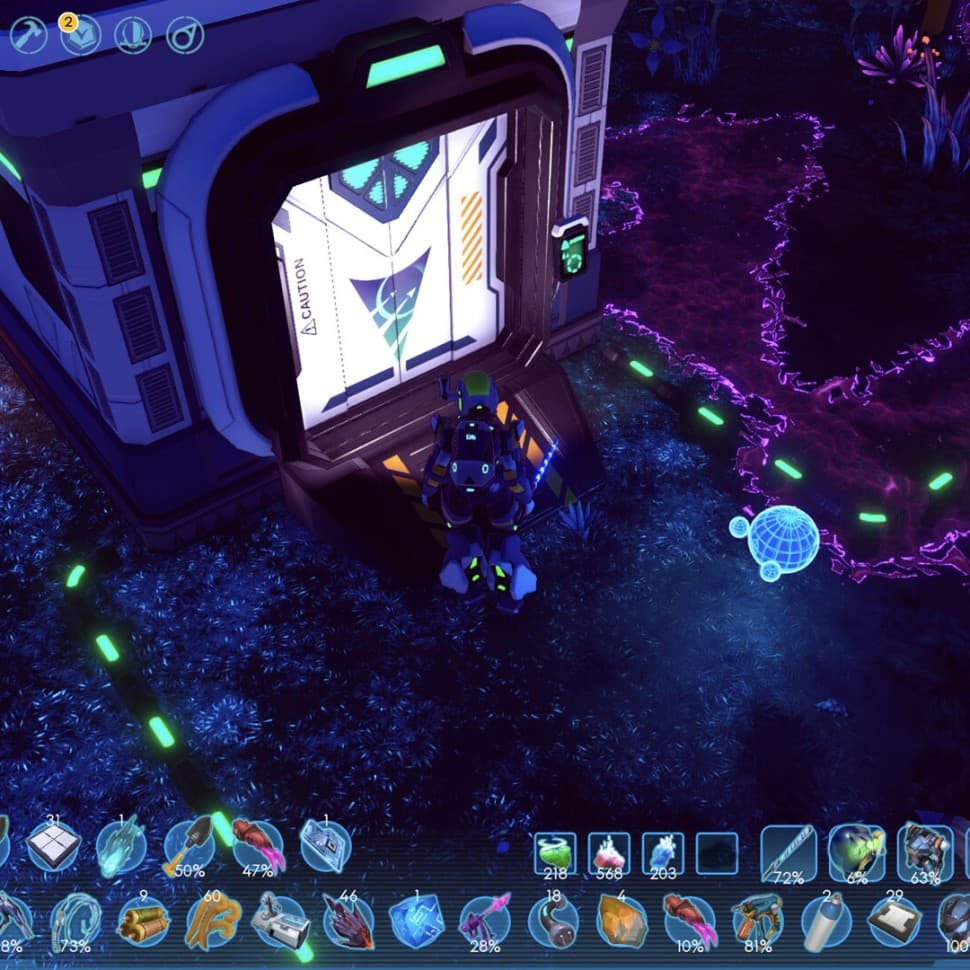Select the blade weapon slot at 72%
This screenshot has width=970, height=970.
click(x=788, y=851)
